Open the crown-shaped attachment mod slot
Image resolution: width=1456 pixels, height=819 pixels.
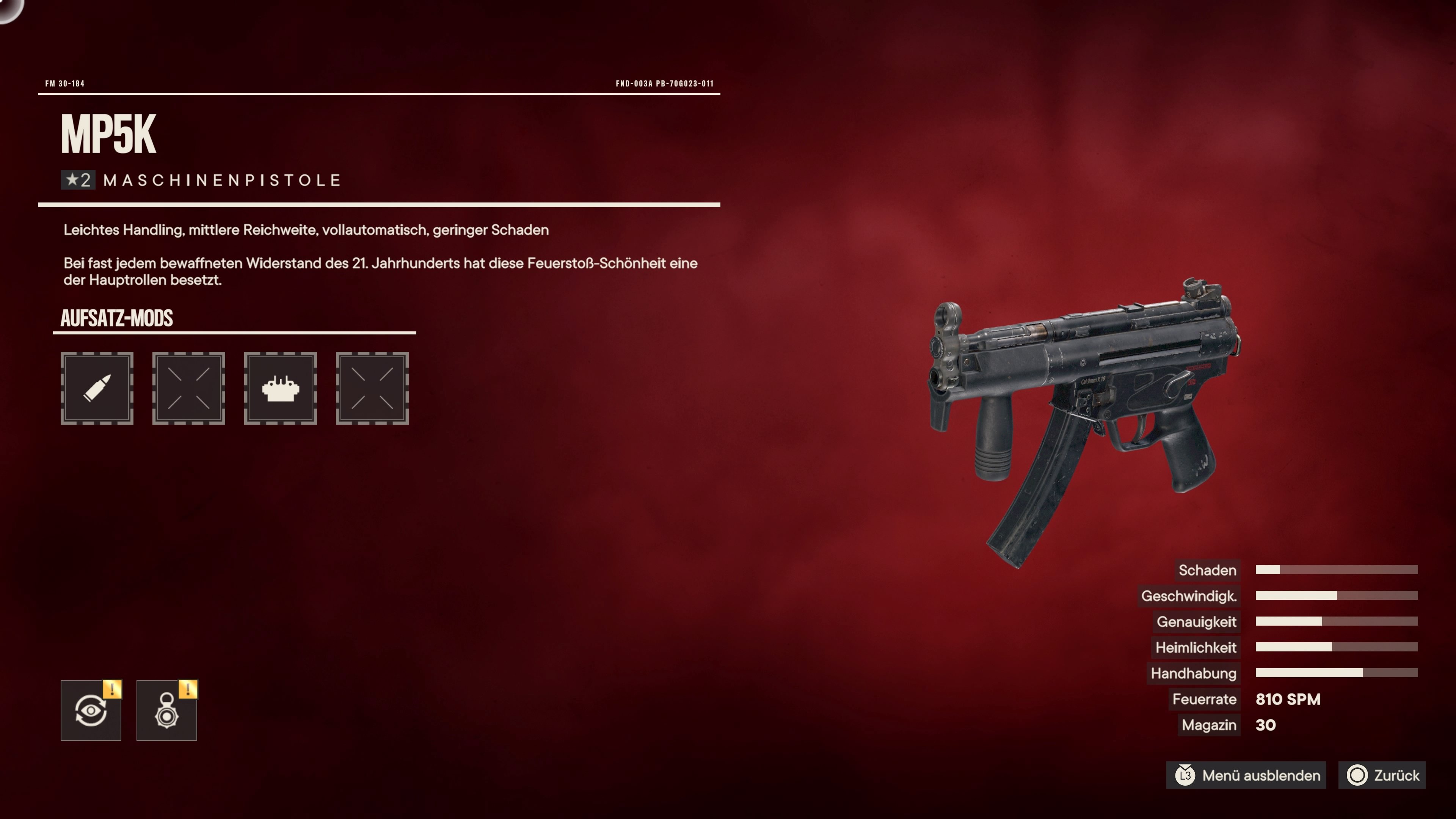[280, 388]
